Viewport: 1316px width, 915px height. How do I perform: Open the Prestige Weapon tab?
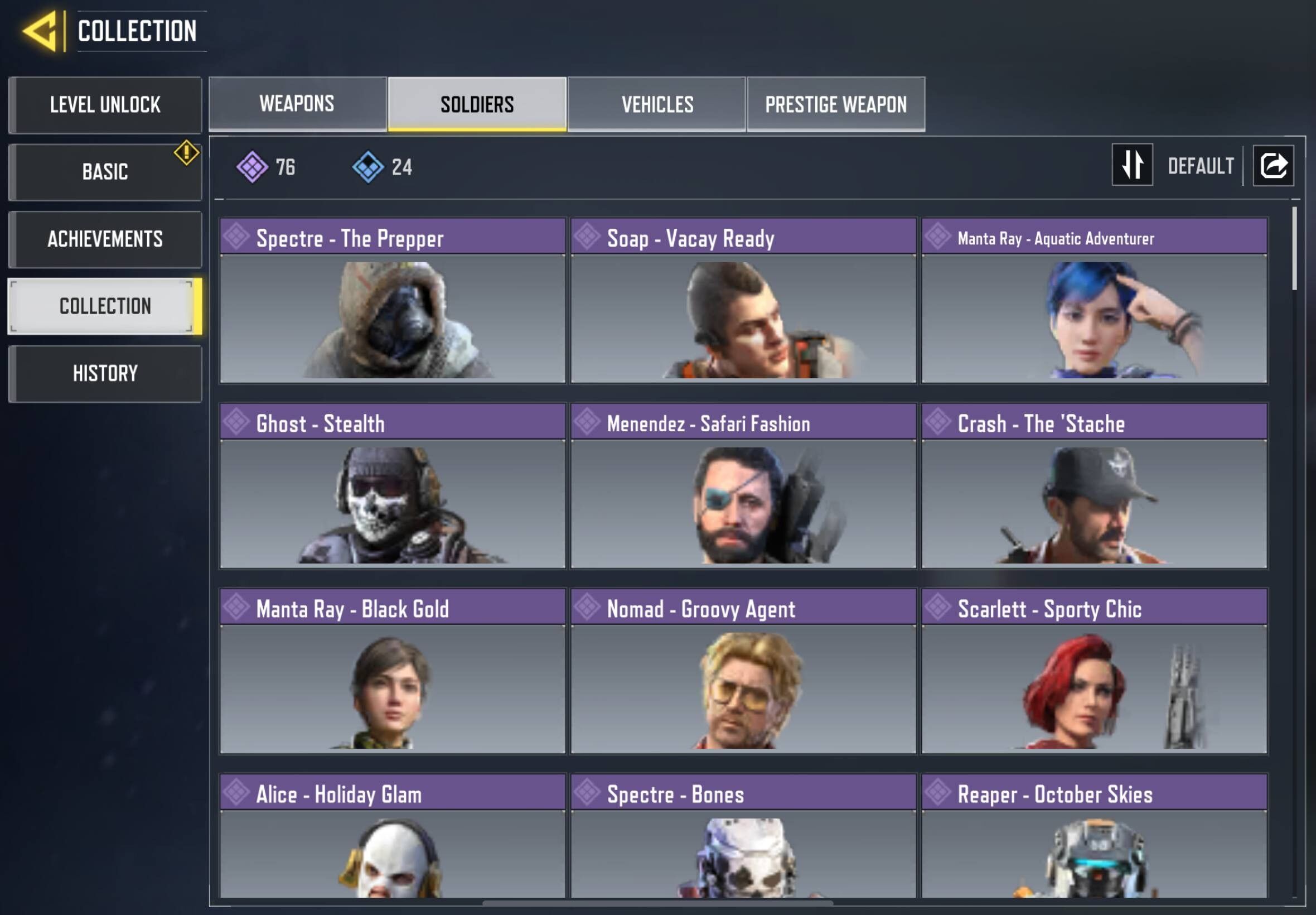(836, 104)
